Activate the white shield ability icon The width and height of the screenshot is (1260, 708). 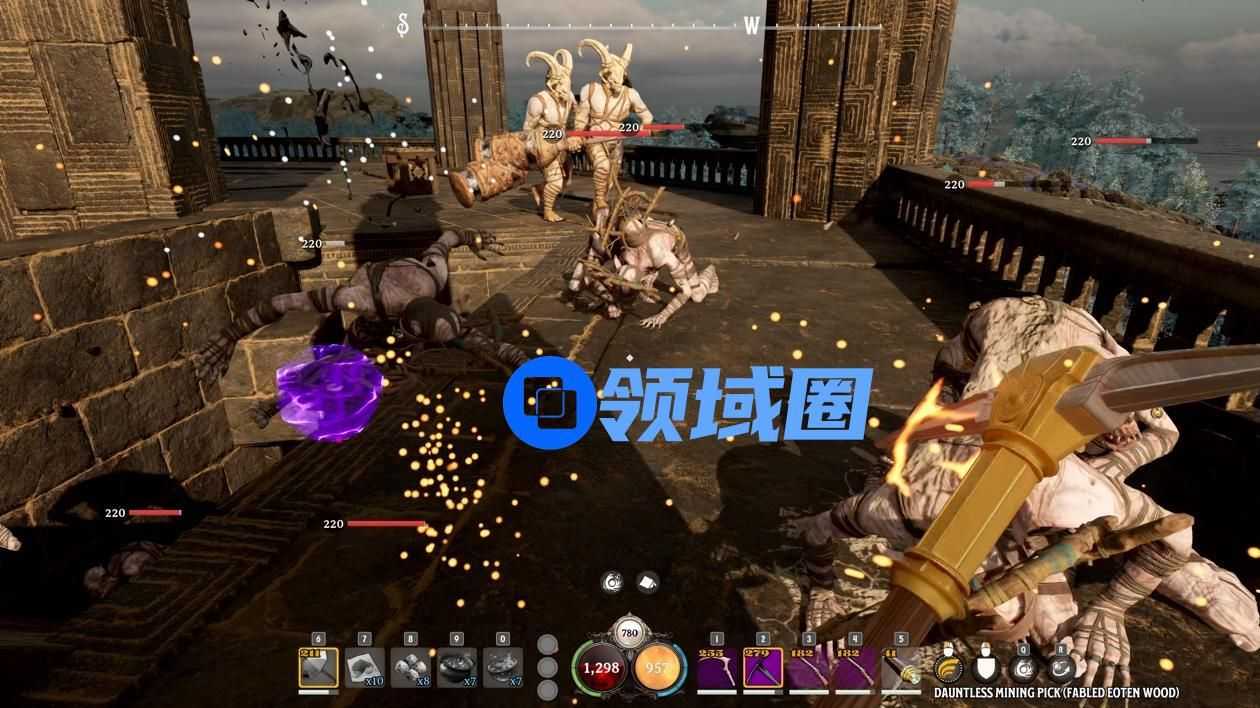(x=986, y=667)
